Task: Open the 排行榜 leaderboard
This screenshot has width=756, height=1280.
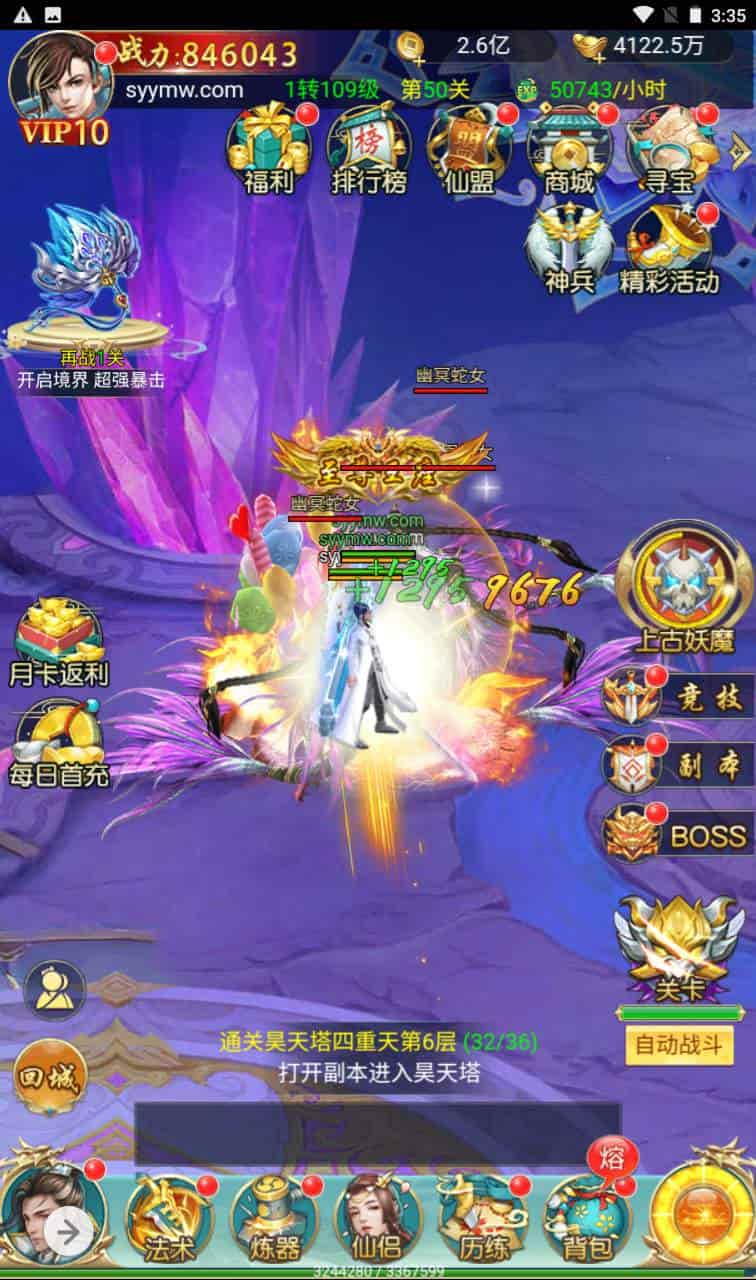Action: (x=368, y=150)
